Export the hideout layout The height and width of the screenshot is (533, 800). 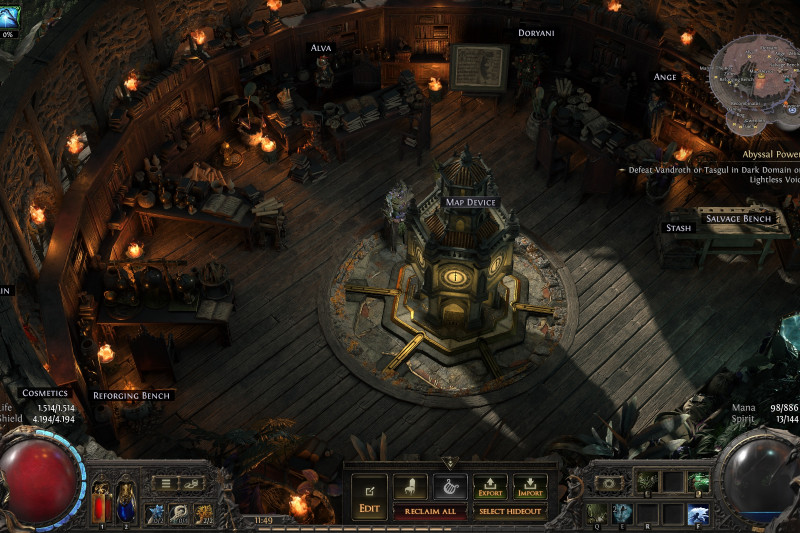tap(490, 487)
